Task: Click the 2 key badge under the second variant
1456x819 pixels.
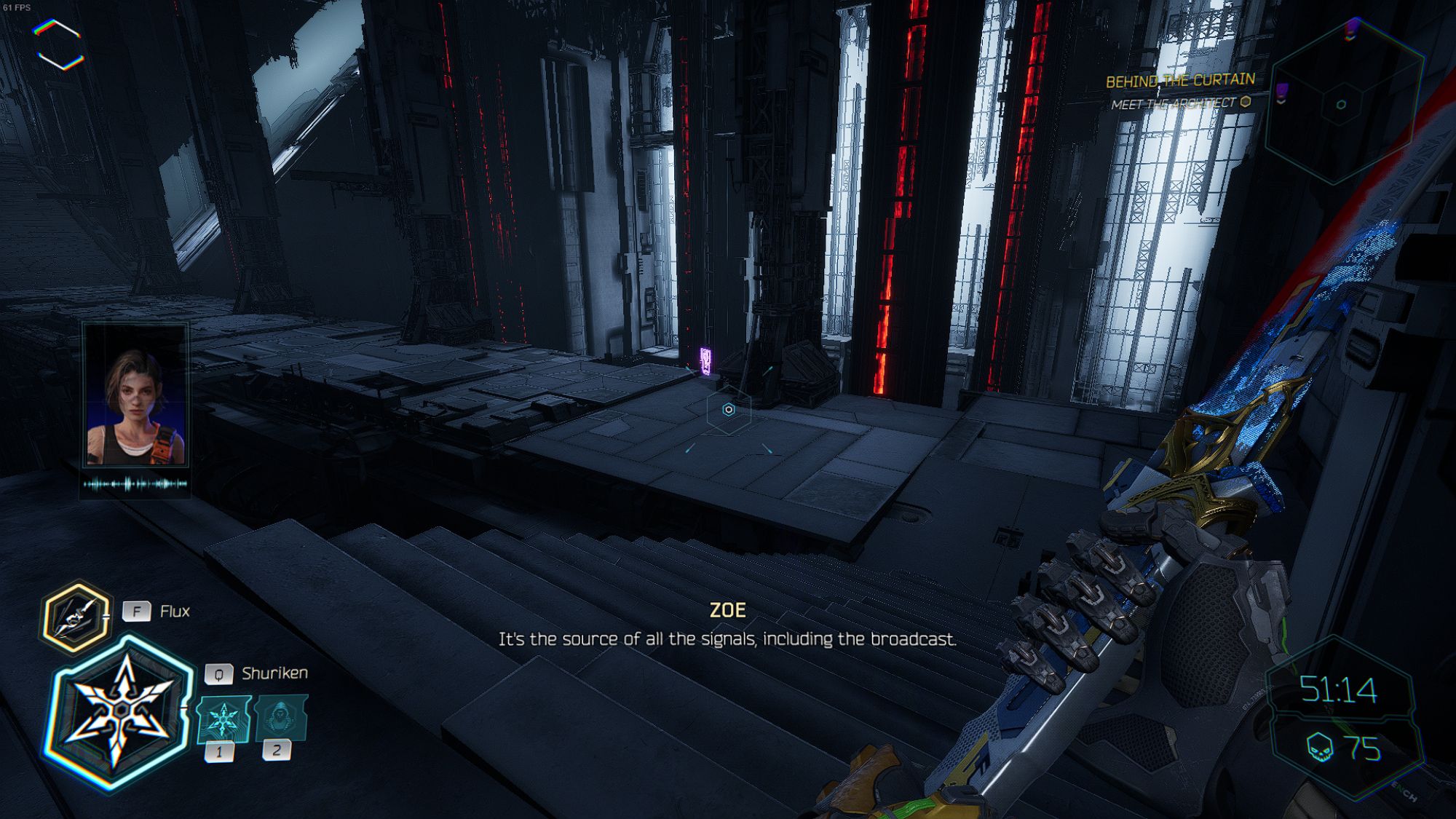Action: 277,751
